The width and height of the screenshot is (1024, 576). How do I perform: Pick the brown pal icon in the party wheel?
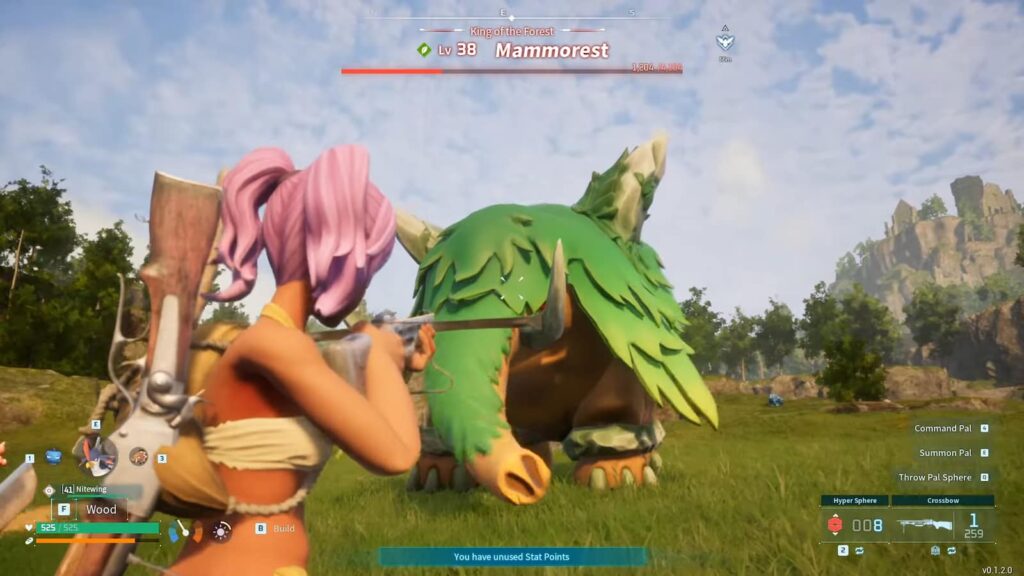tap(138, 456)
